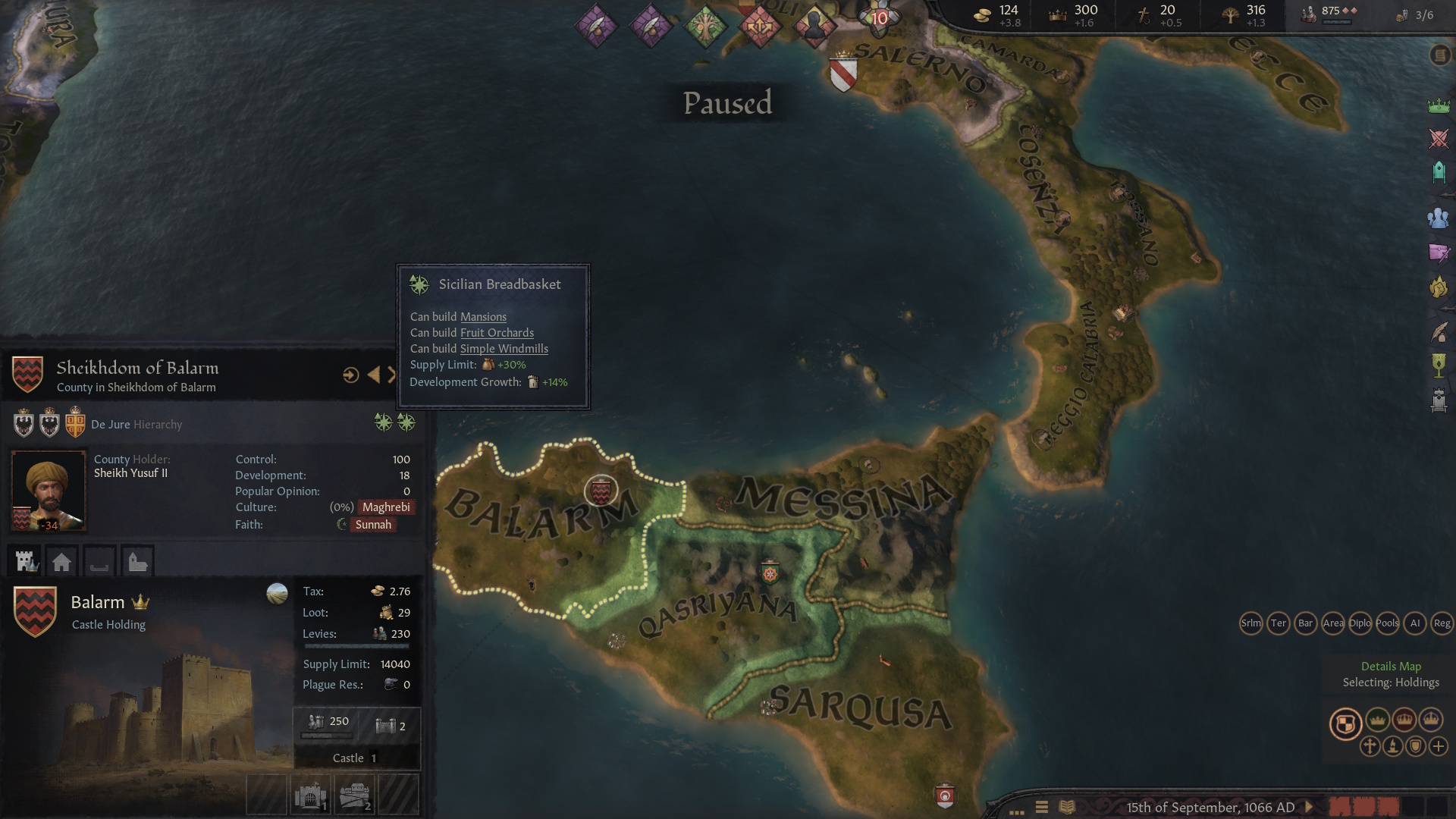Pan camera to county using circled arrow
Viewport: 1456px width, 819px height.
350,375
